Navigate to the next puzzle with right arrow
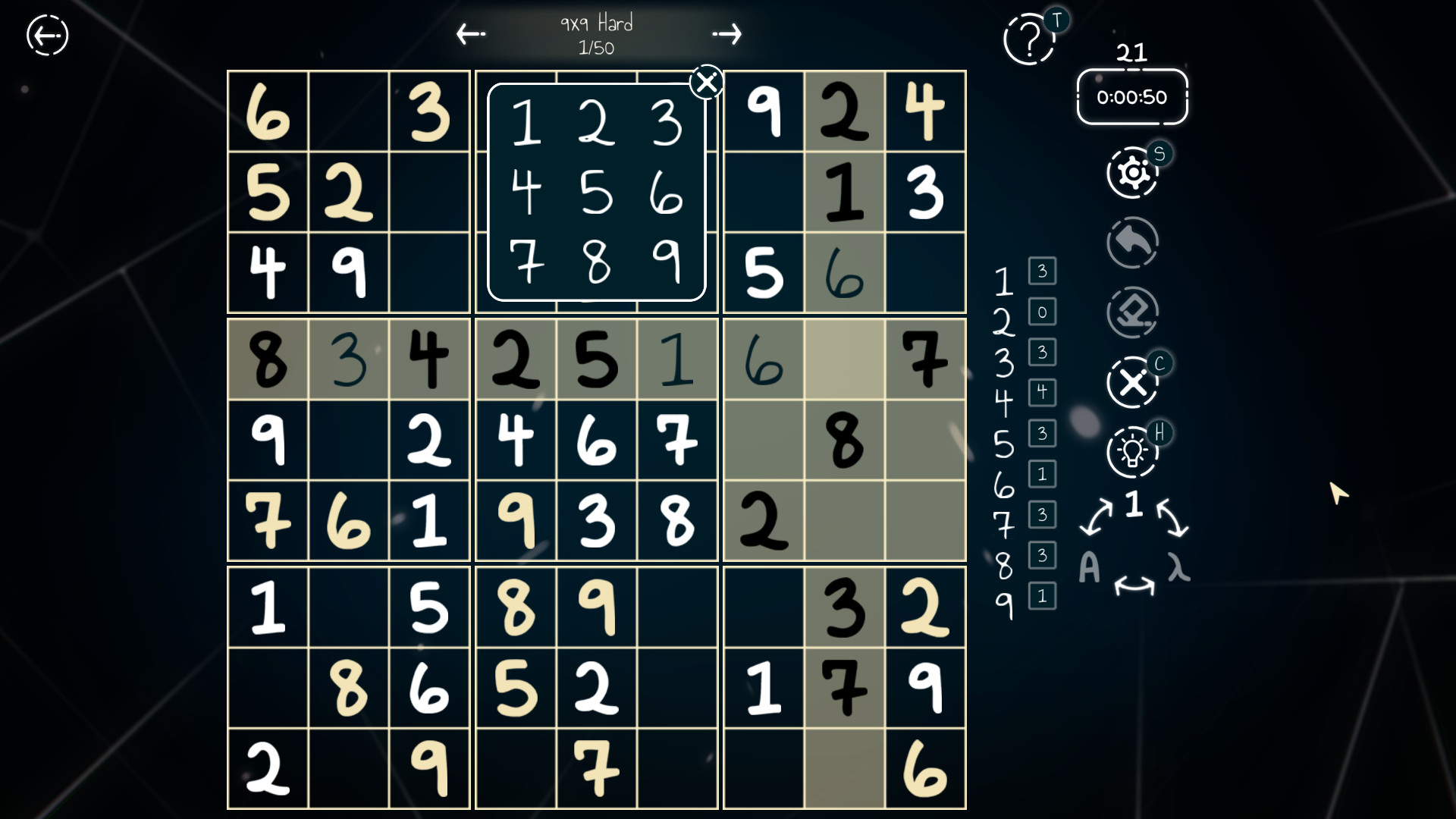Screen dimensions: 1456x819 click(726, 34)
